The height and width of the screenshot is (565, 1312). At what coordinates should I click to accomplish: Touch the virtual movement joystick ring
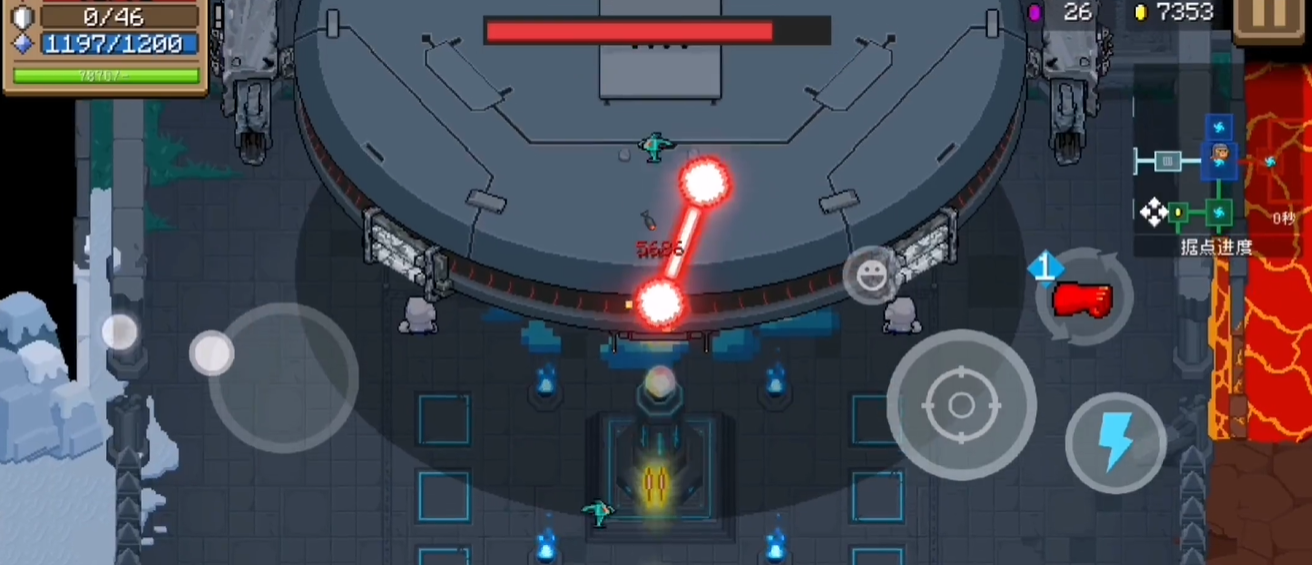[283, 377]
